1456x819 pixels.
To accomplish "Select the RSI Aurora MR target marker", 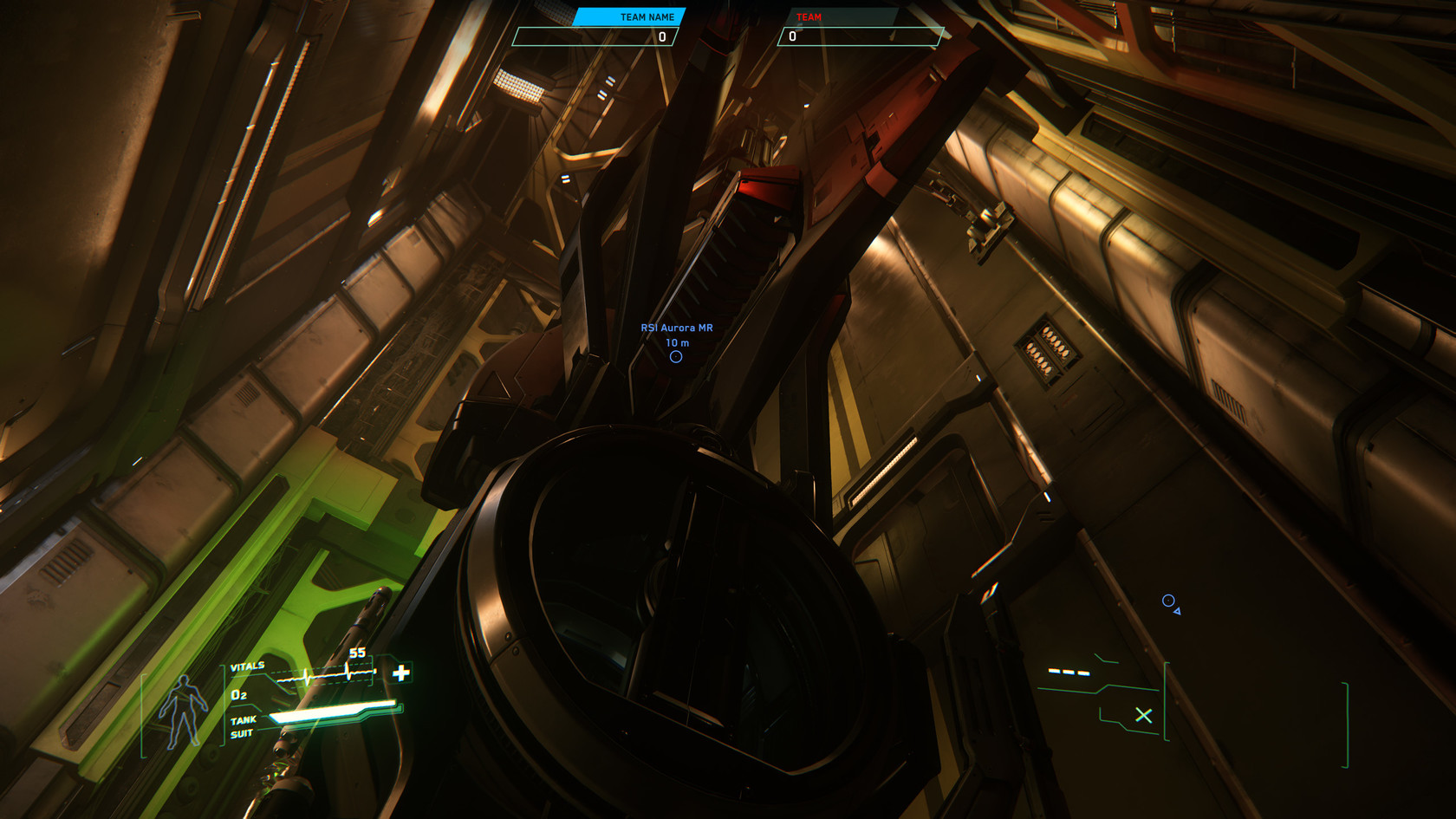I will [x=676, y=356].
